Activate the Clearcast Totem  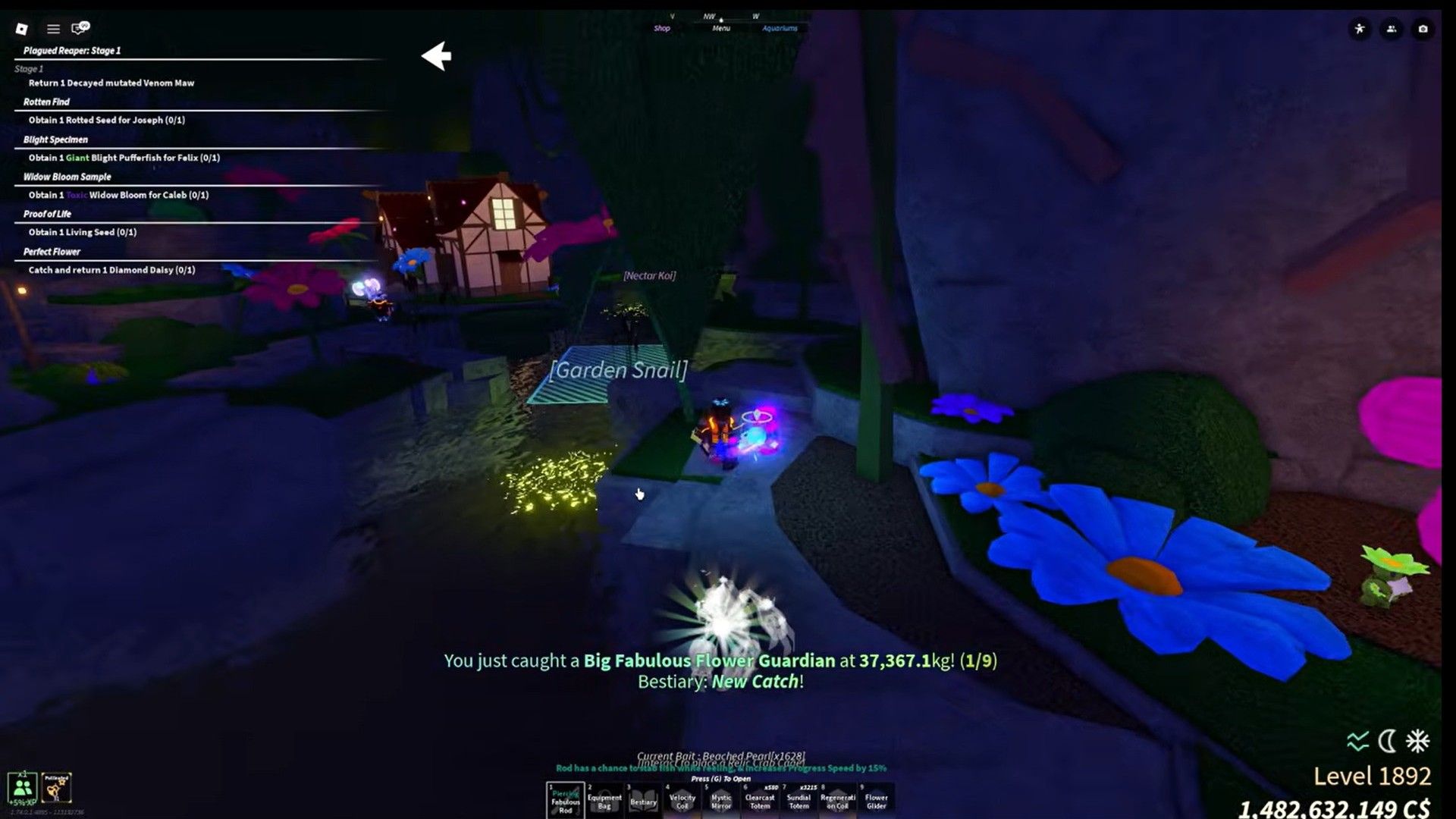(x=761, y=800)
